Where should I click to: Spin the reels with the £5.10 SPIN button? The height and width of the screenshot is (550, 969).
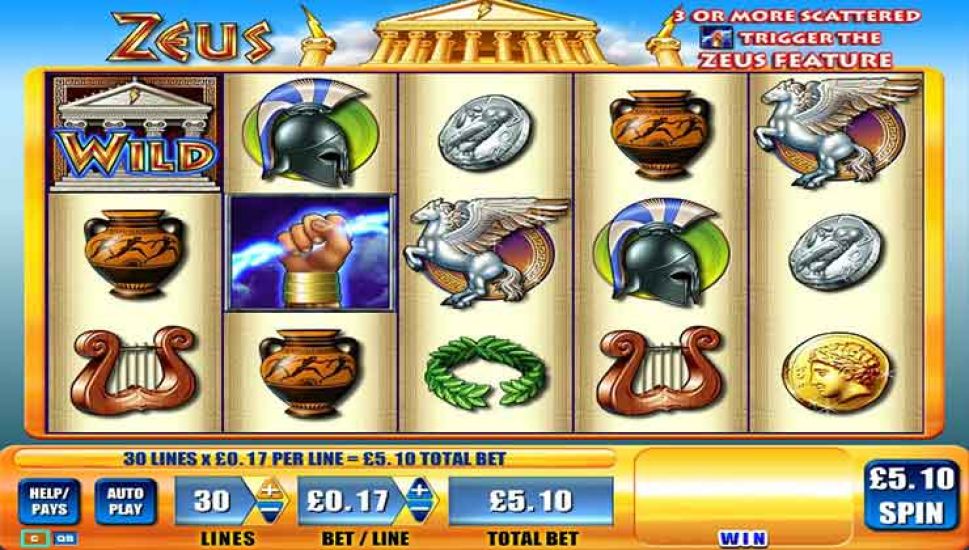910,496
